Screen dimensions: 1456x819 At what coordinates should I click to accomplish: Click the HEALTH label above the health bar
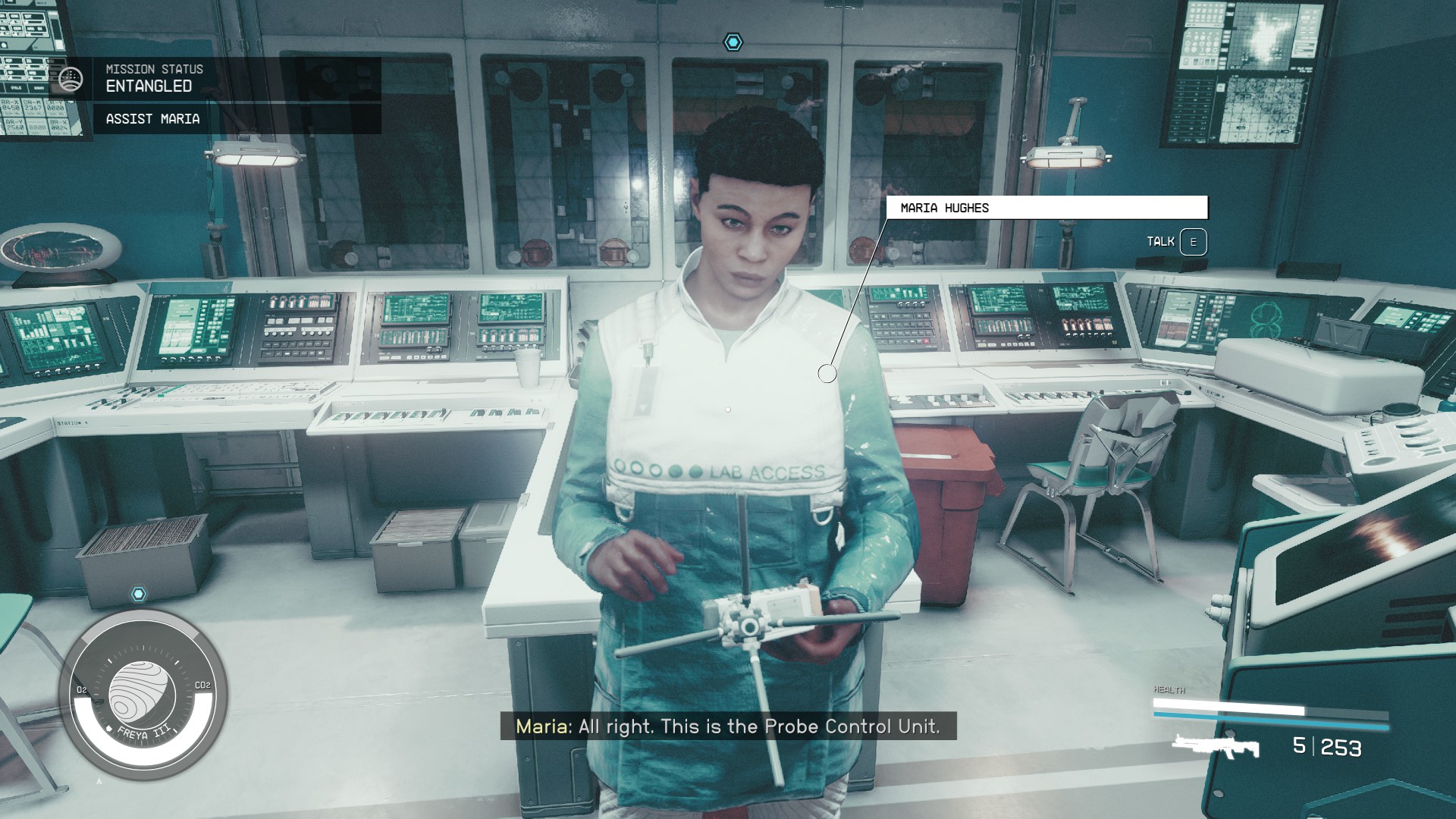pos(1168,690)
